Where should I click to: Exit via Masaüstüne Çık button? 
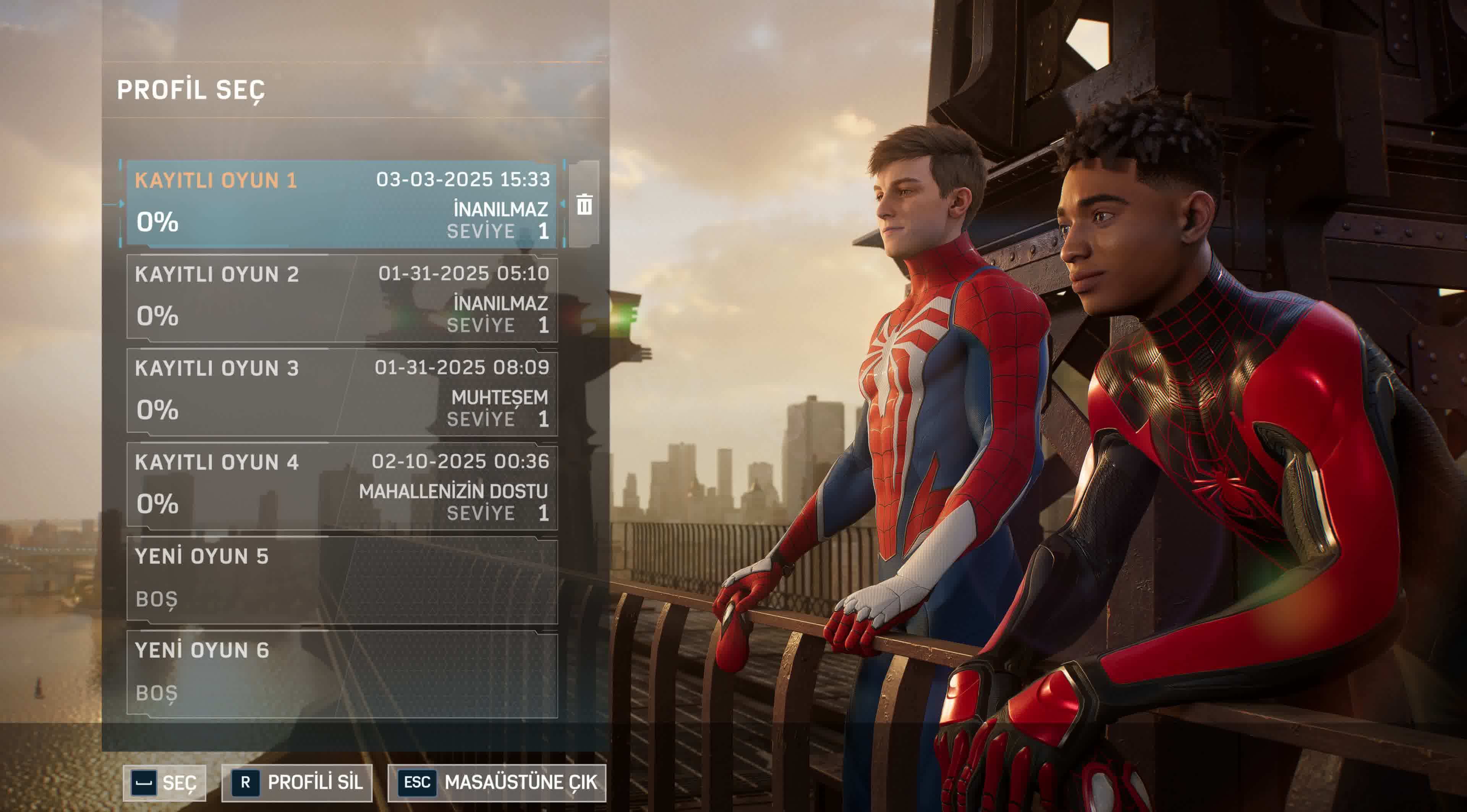(497, 782)
